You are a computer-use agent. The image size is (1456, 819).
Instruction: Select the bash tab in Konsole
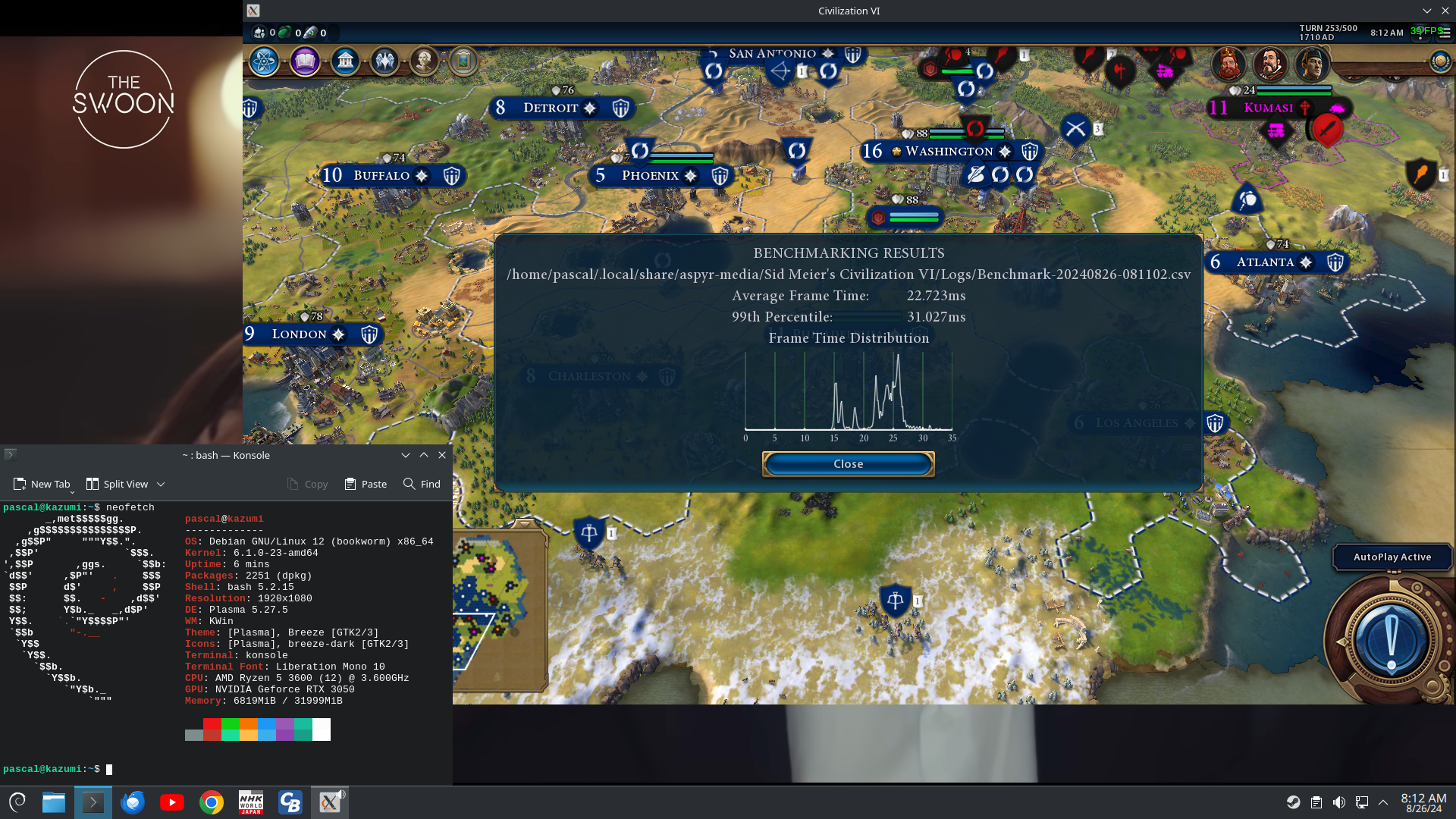pyautogui.click(x=225, y=455)
